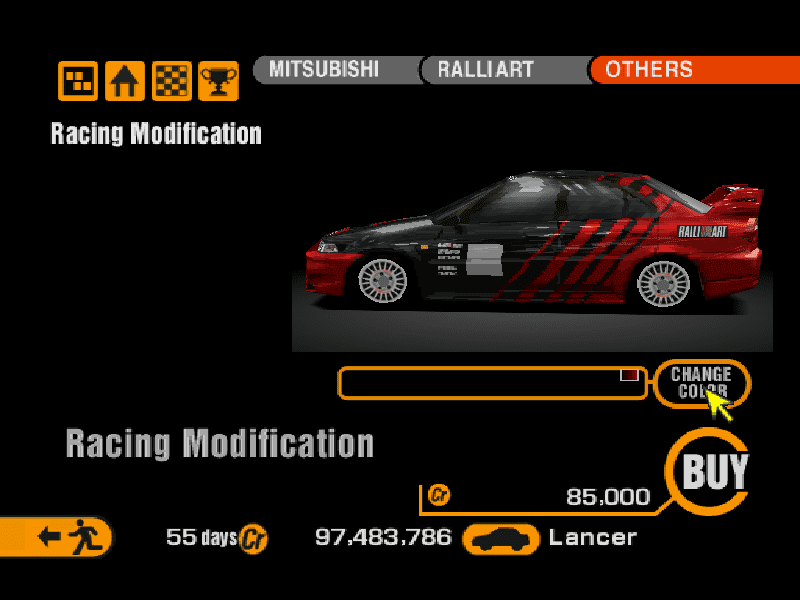The width and height of the screenshot is (800, 600).
Task: Pick the red color swatch
Action: pyautogui.click(x=629, y=375)
